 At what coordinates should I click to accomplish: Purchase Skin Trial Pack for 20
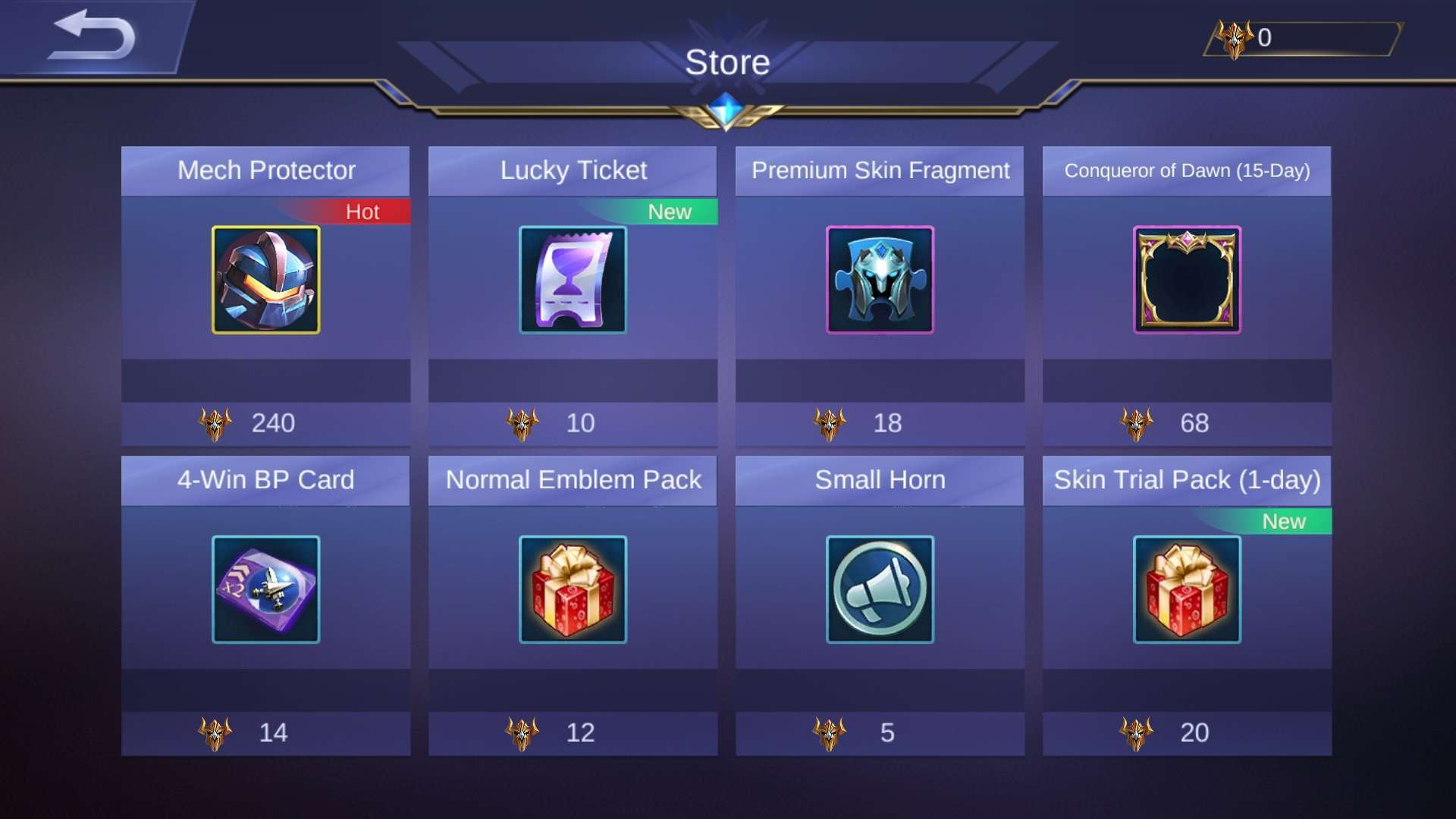[x=1187, y=733]
